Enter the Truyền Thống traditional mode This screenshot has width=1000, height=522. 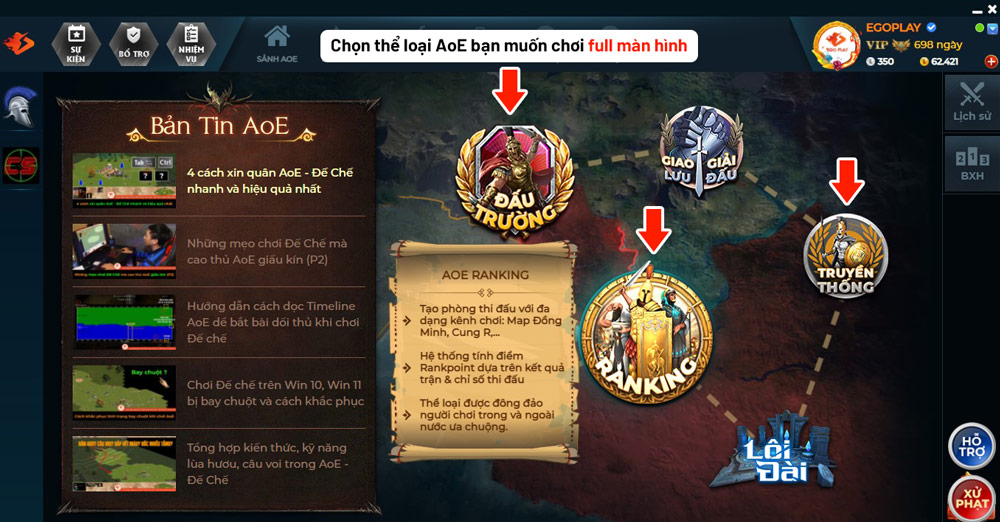846,256
